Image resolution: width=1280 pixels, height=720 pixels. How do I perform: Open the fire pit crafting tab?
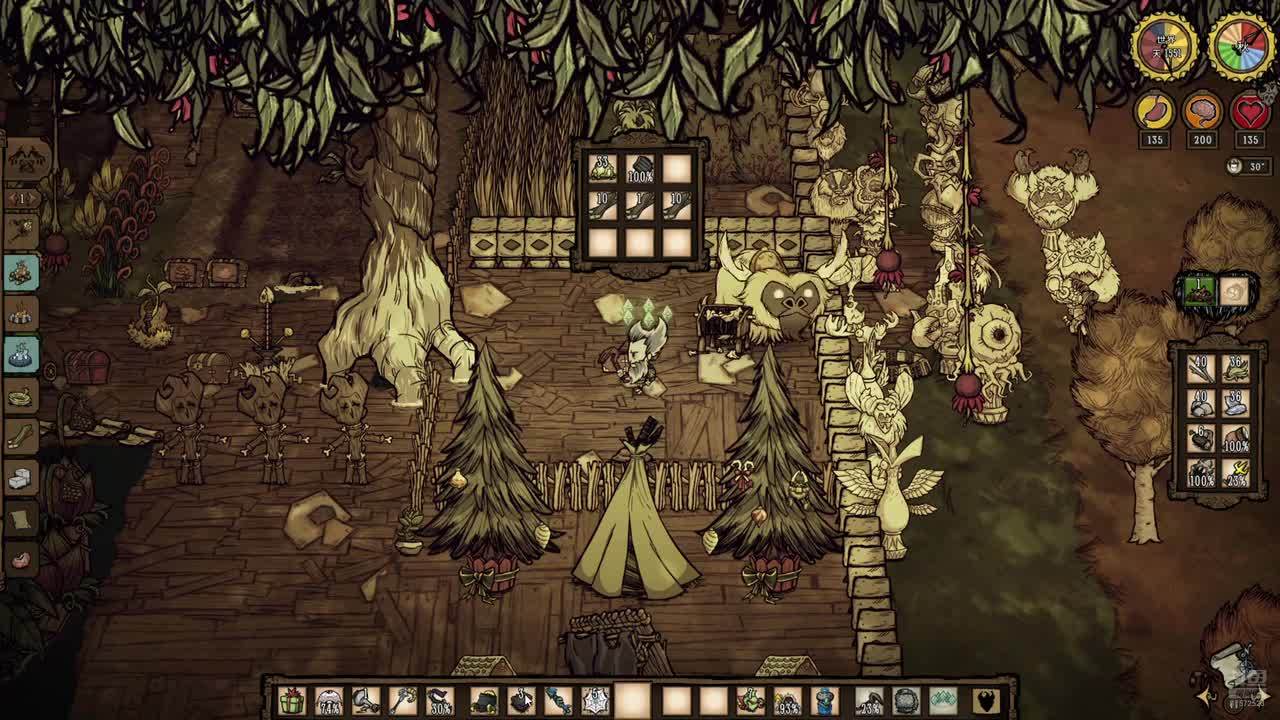(21, 314)
